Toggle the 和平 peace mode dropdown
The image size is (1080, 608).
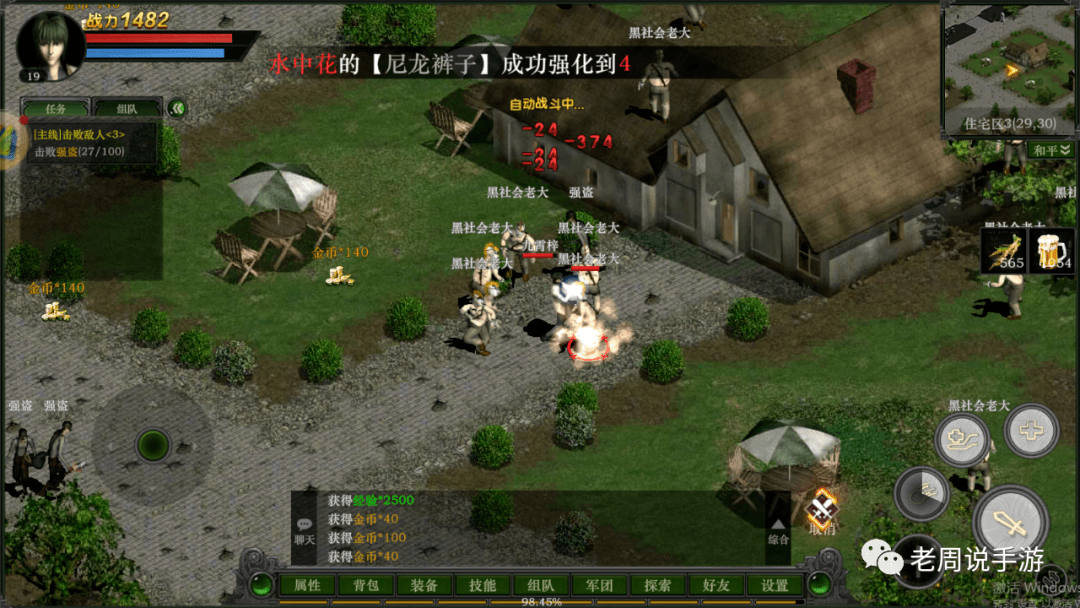tap(1050, 150)
